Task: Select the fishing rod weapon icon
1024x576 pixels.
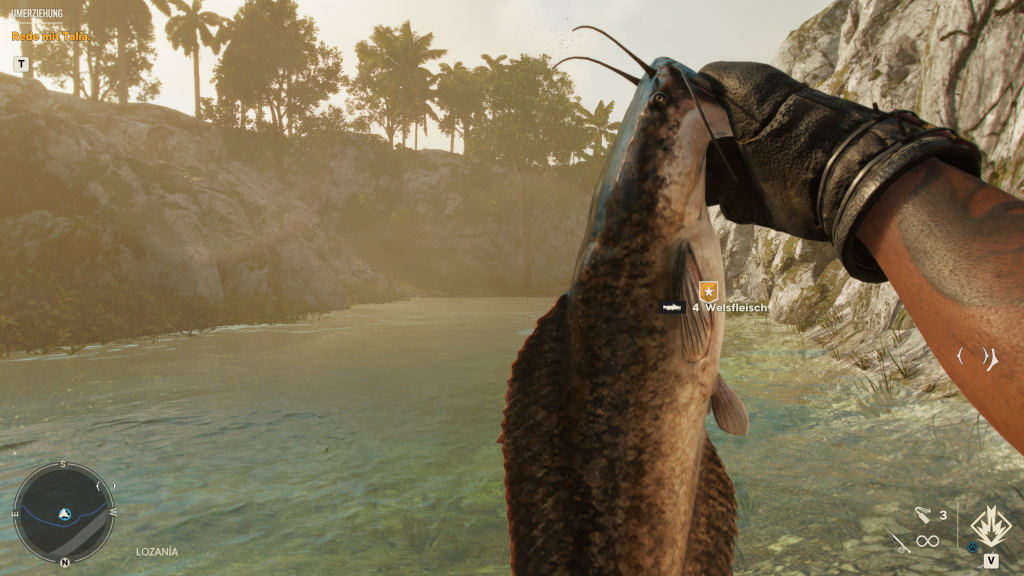Action: click(x=897, y=542)
